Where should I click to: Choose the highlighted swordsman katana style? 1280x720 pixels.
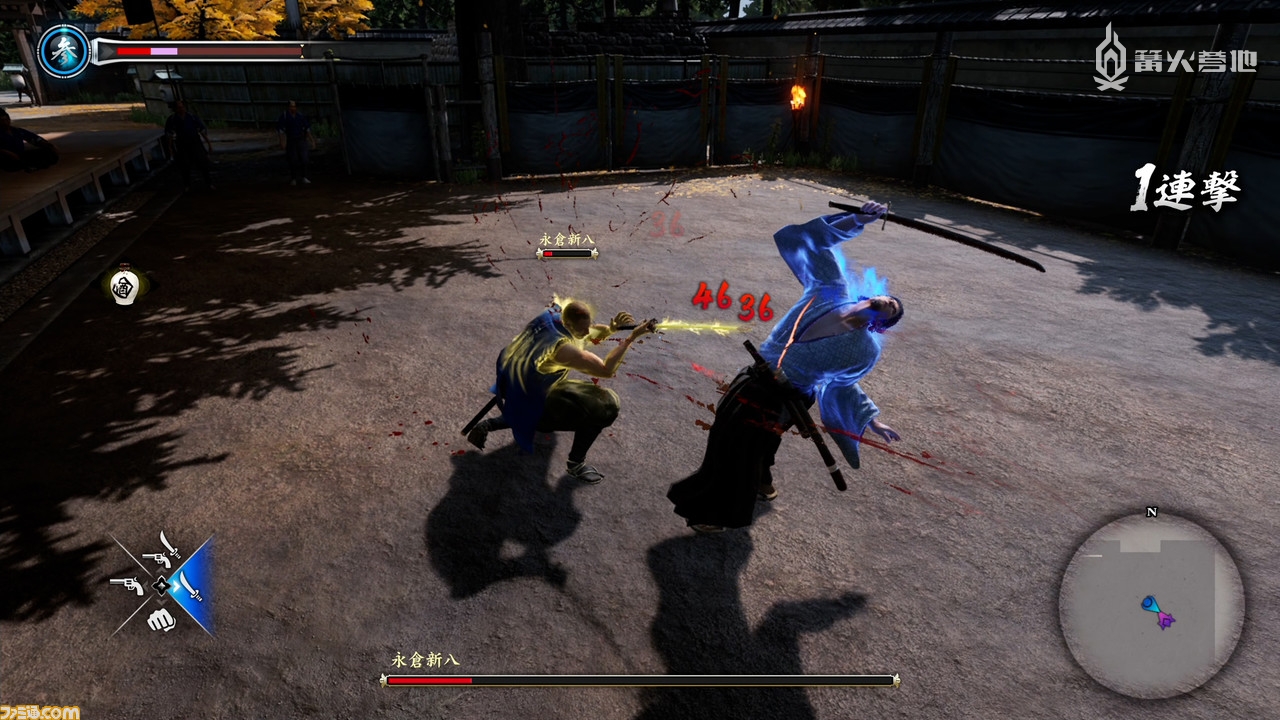(192, 585)
